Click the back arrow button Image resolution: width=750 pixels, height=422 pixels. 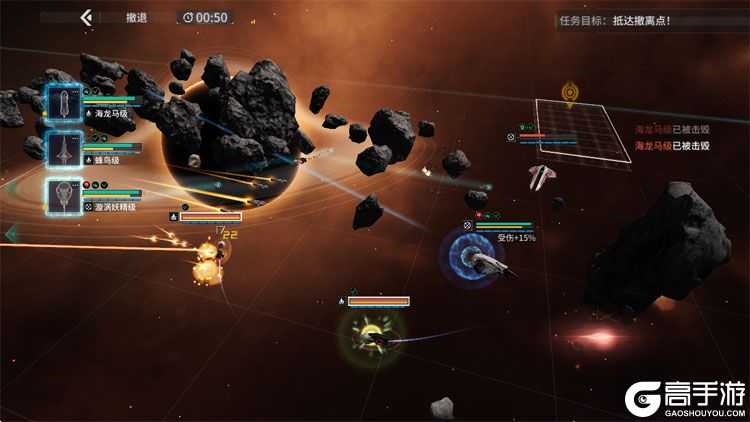[86, 17]
